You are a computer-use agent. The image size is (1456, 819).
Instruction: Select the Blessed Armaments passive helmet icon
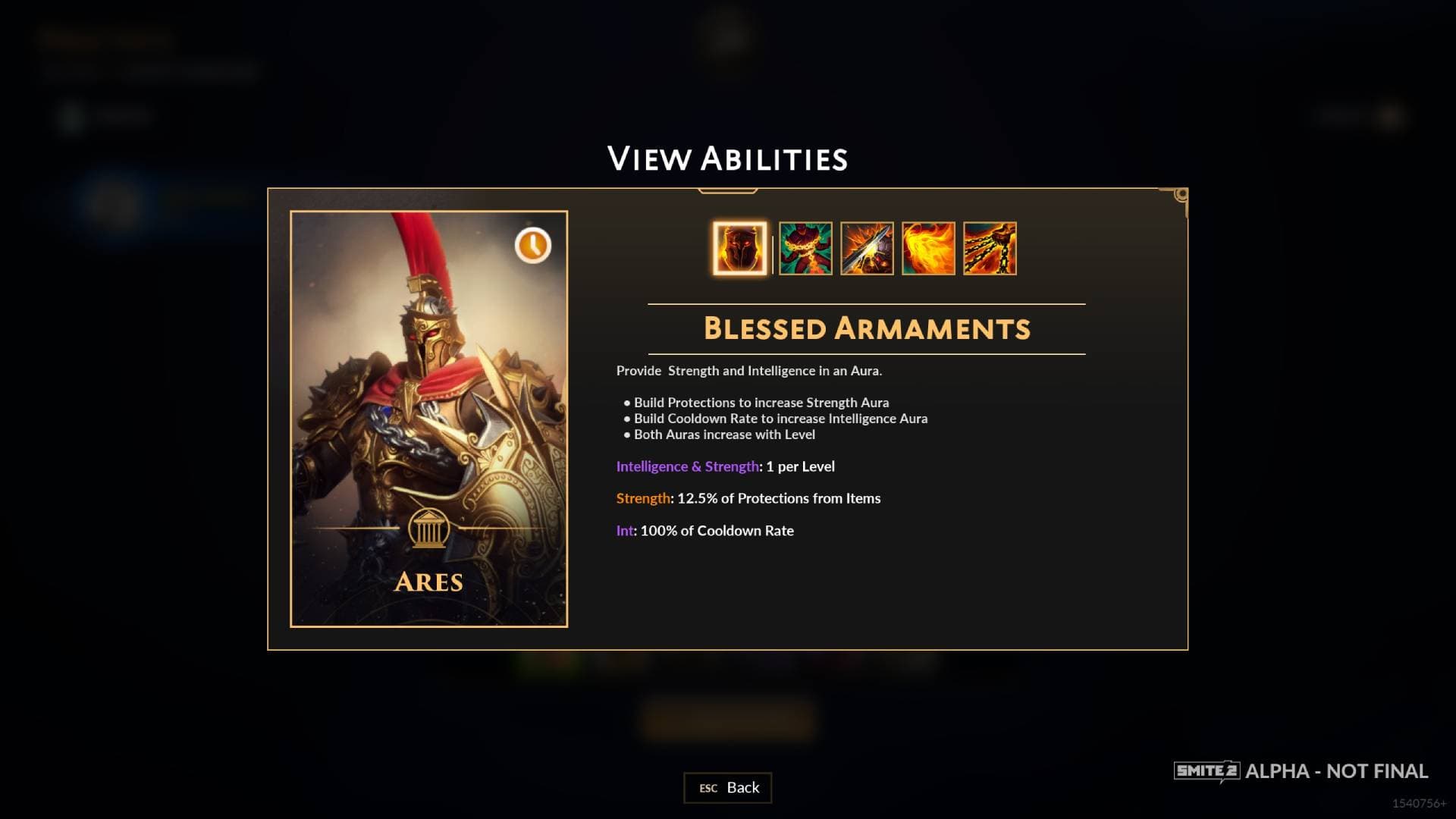tap(739, 249)
